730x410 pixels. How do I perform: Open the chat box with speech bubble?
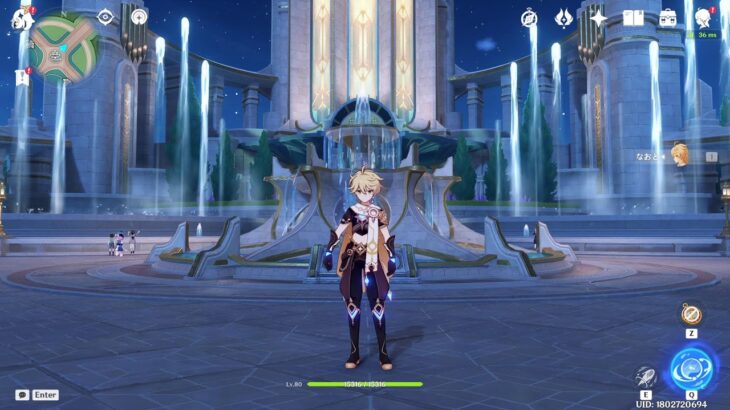tap(21, 395)
